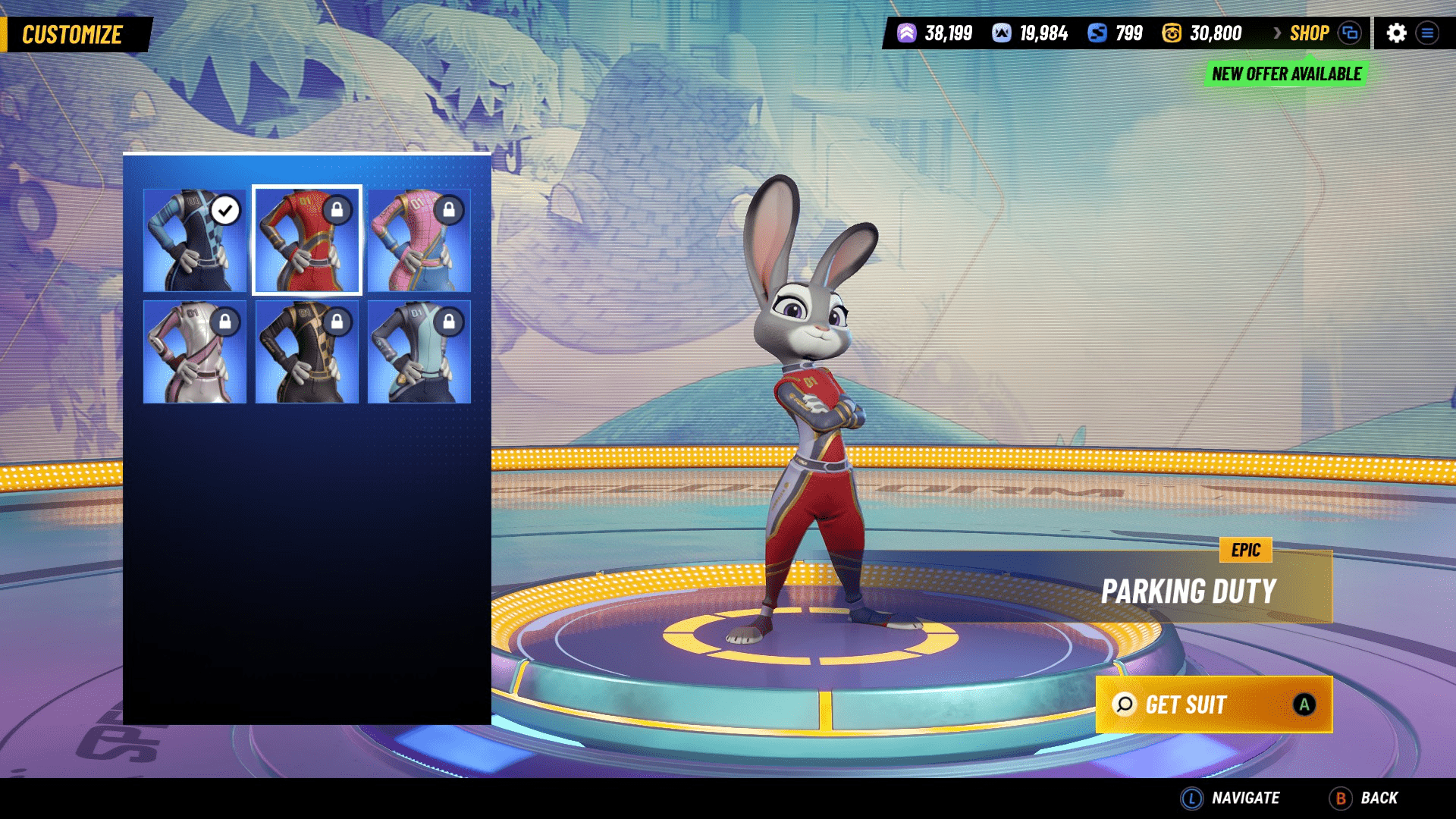Select the locked pink suit thumbnail
1456x819 pixels.
tap(419, 240)
